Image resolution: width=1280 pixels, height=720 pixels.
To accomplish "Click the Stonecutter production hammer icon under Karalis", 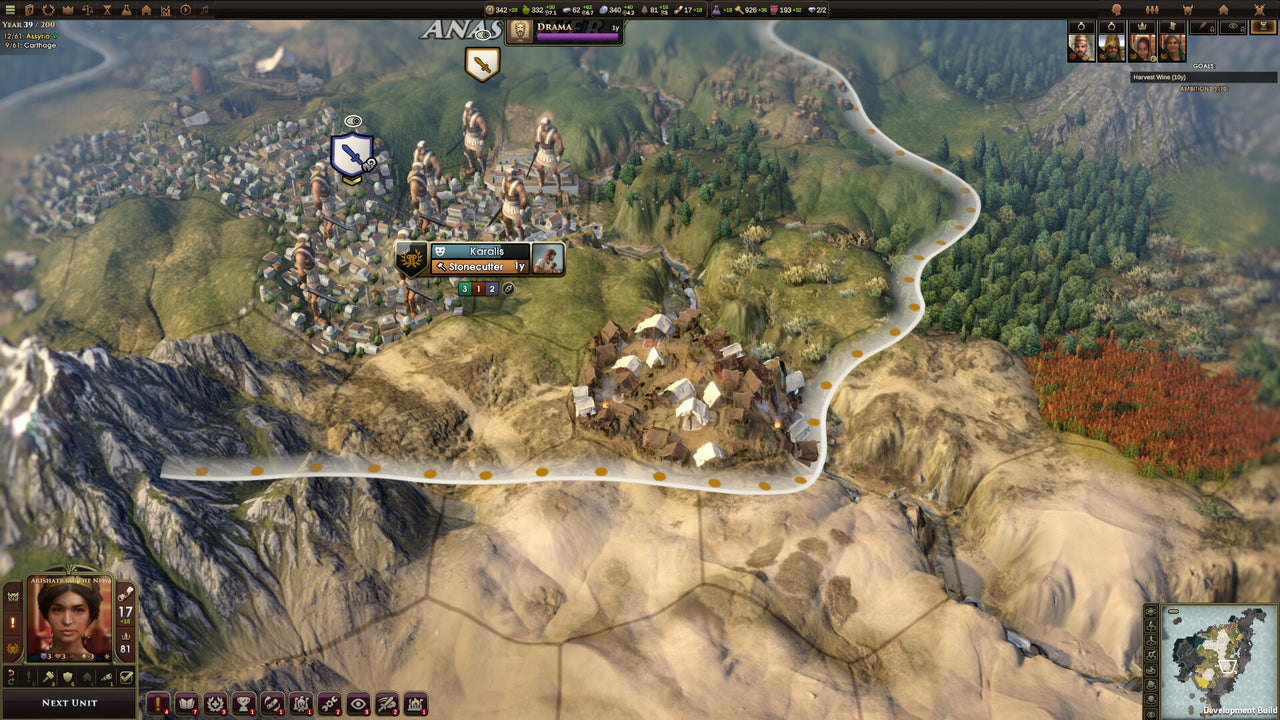I will [x=441, y=266].
